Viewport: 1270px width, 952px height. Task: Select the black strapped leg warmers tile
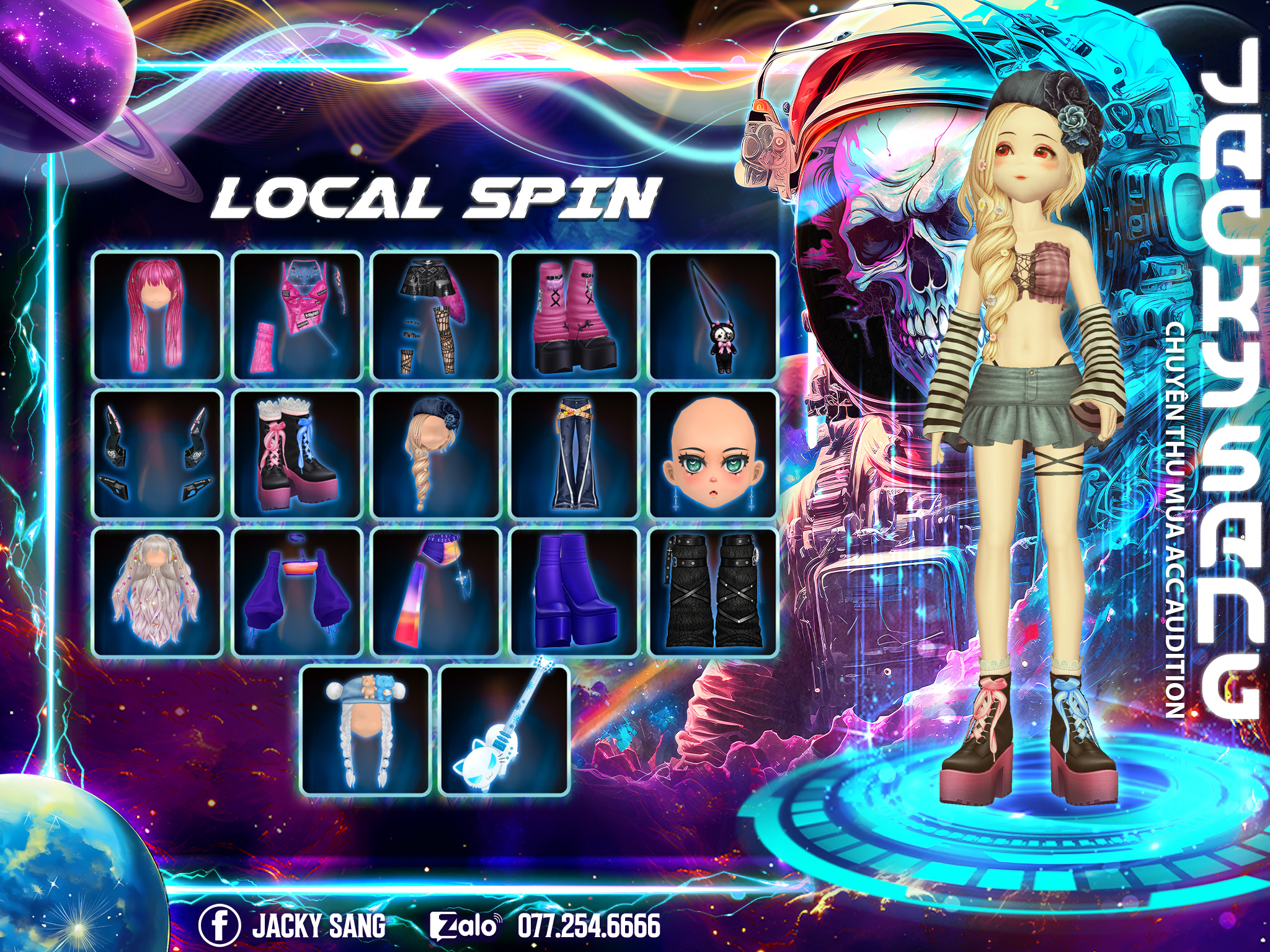click(714, 593)
